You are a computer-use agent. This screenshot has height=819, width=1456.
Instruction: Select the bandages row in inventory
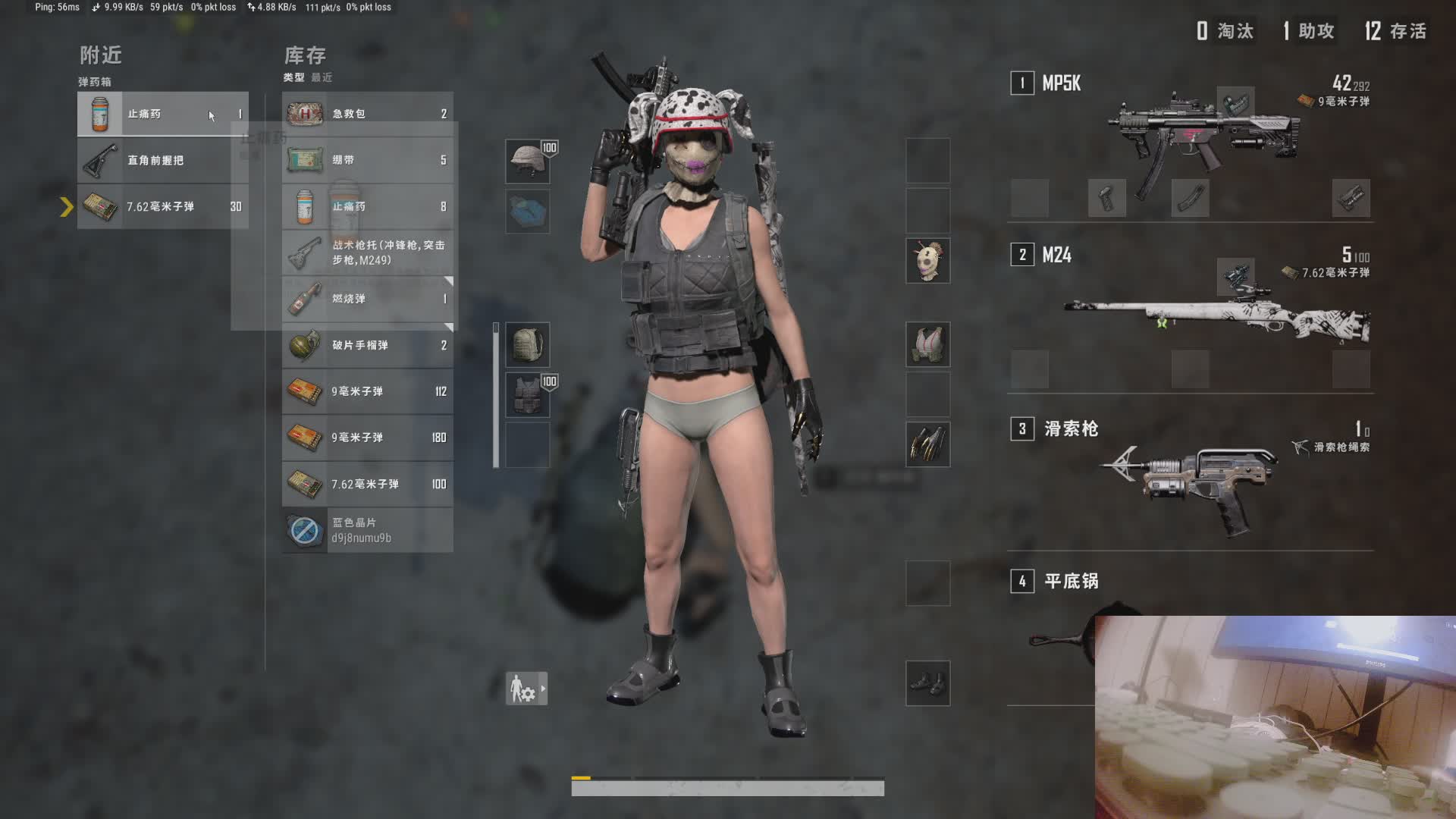click(368, 160)
